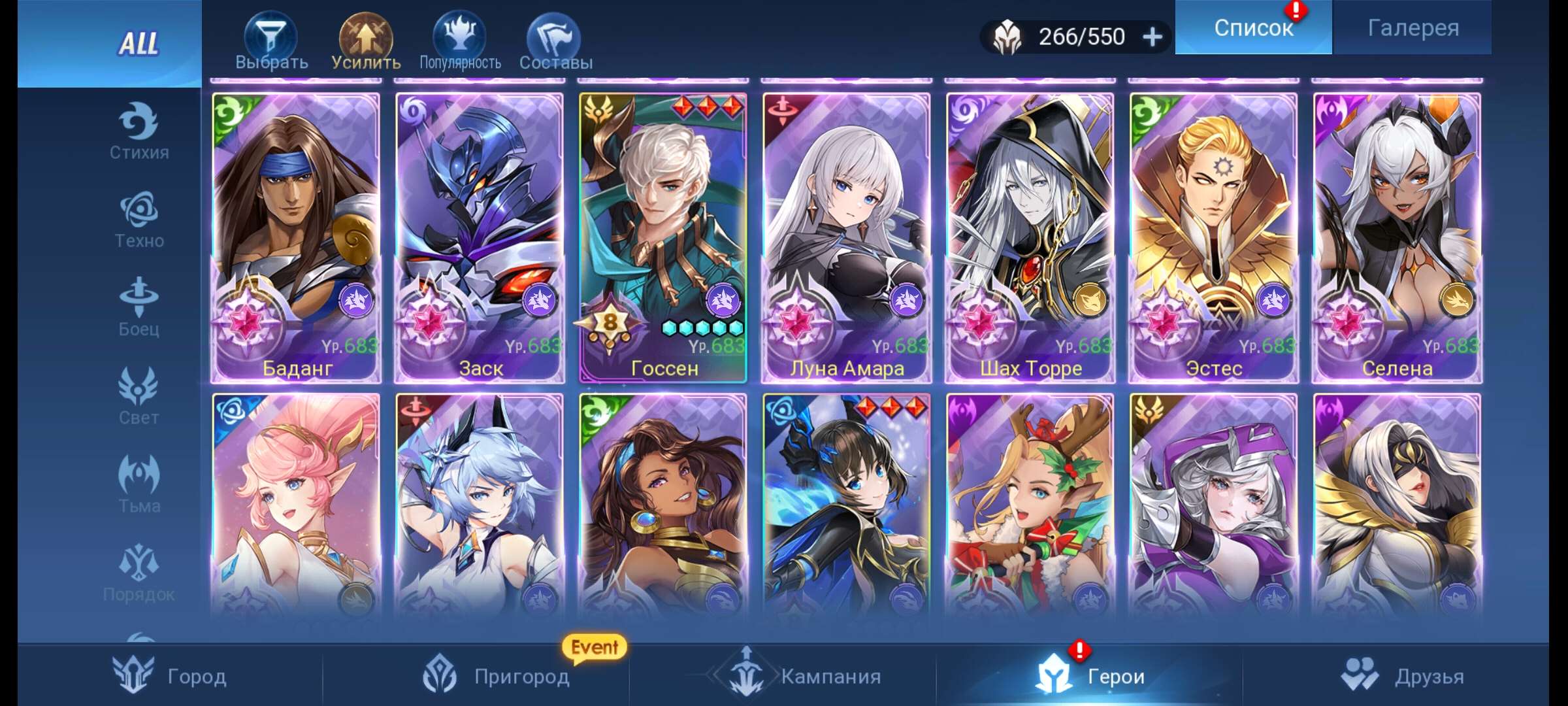Toggle the ALL heroes filter
The image size is (1568, 706).
(x=139, y=44)
